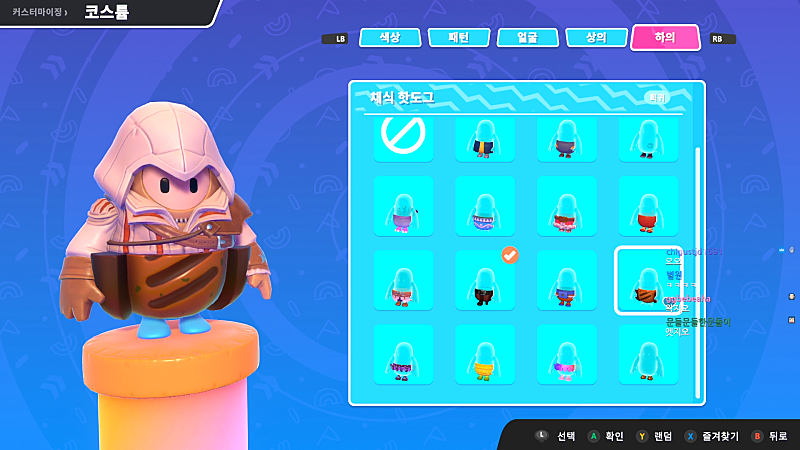
Task: Select the 얼굴 (face) tab
Action: (527, 38)
